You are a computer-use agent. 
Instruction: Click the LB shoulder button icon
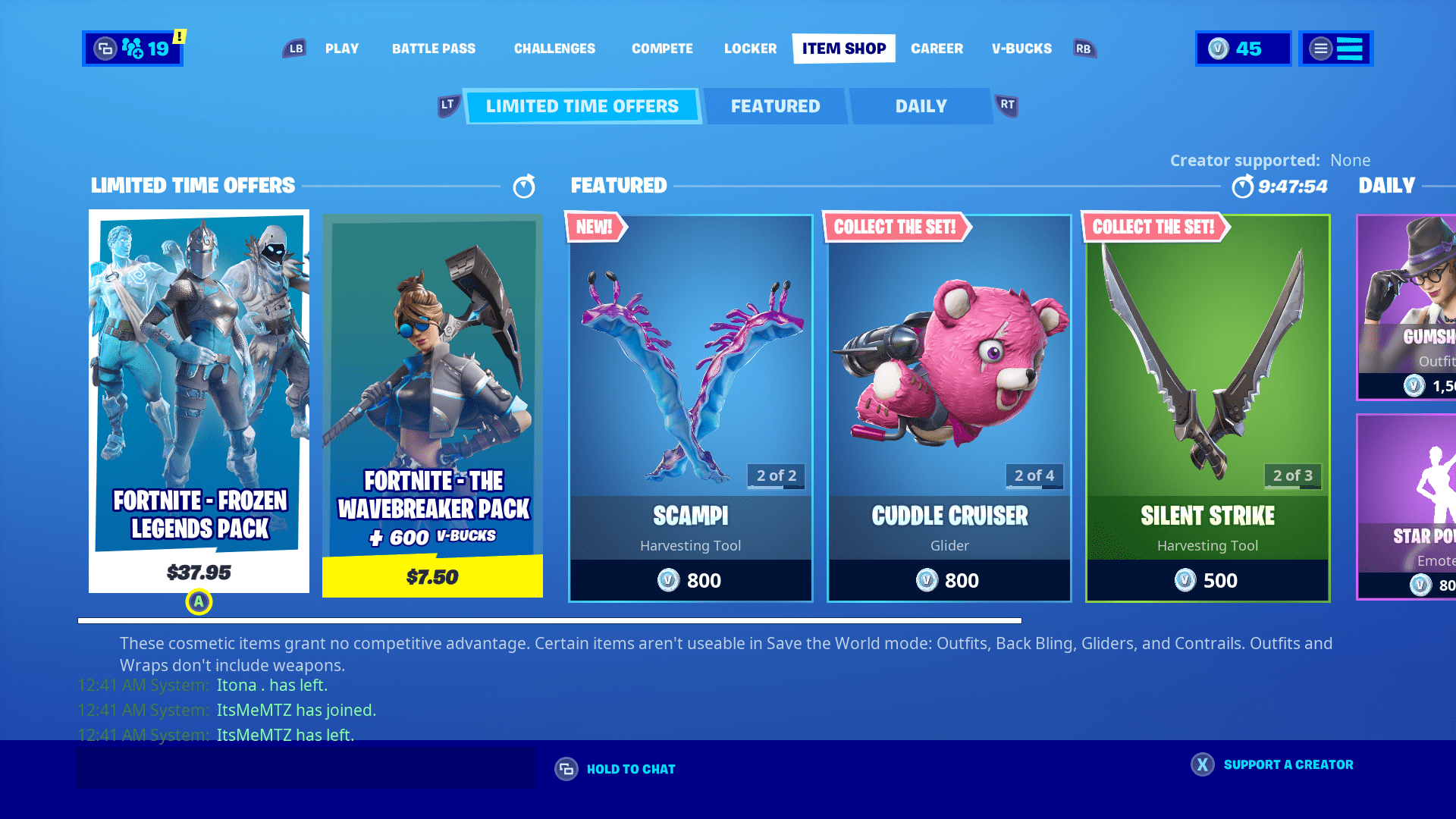[294, 48]
